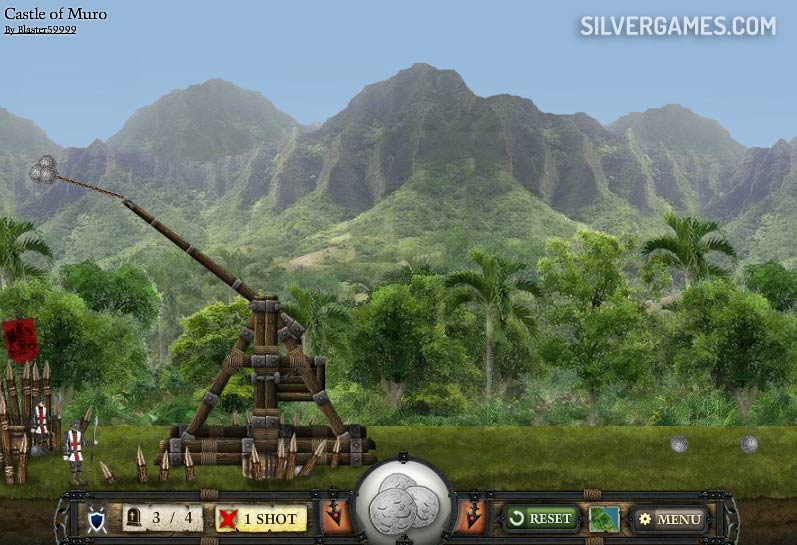Click the RESET button
The width and height of the screenshot is (797, 545).
point(541,518)
